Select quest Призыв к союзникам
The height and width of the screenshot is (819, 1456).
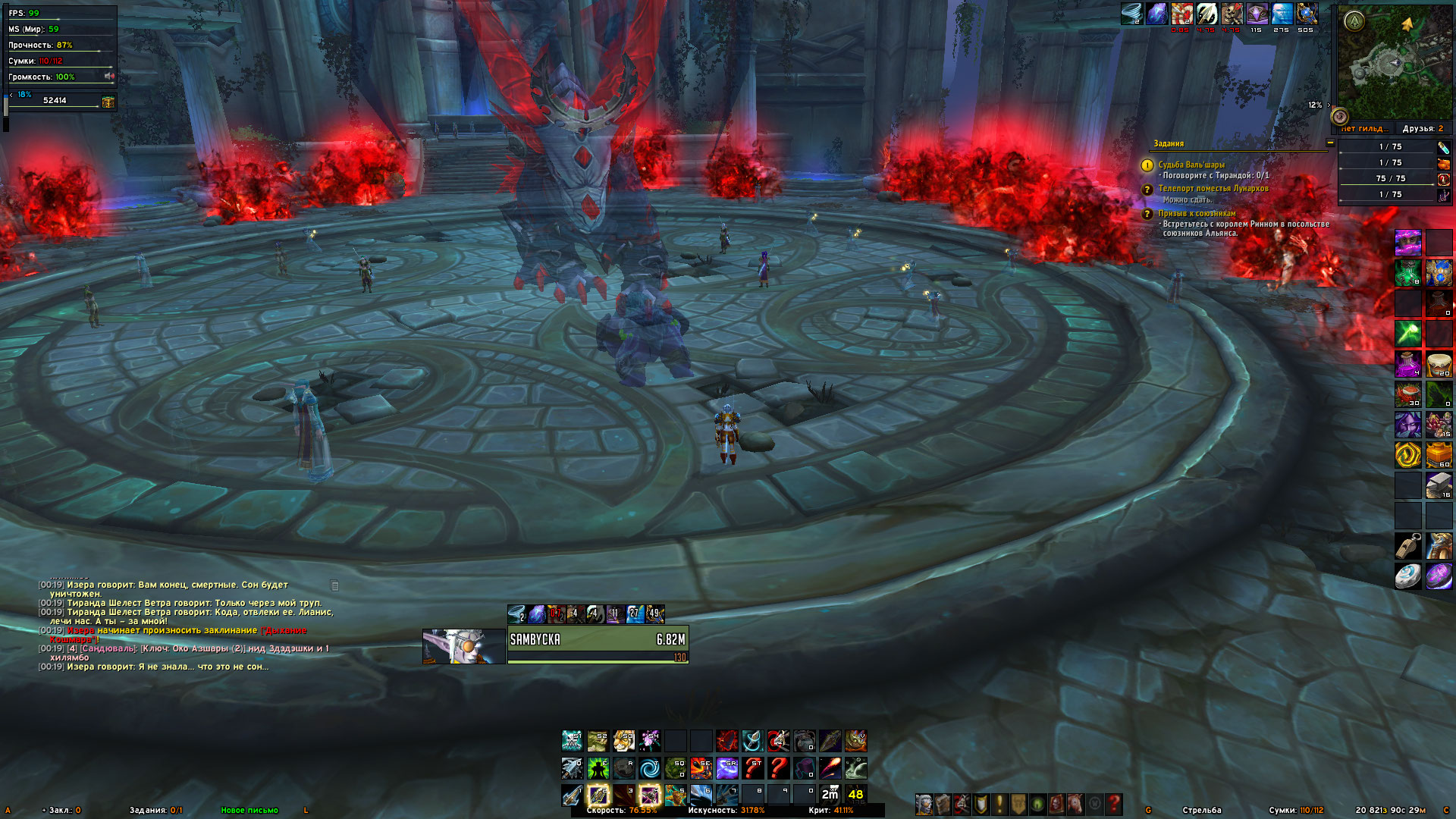1196,213
